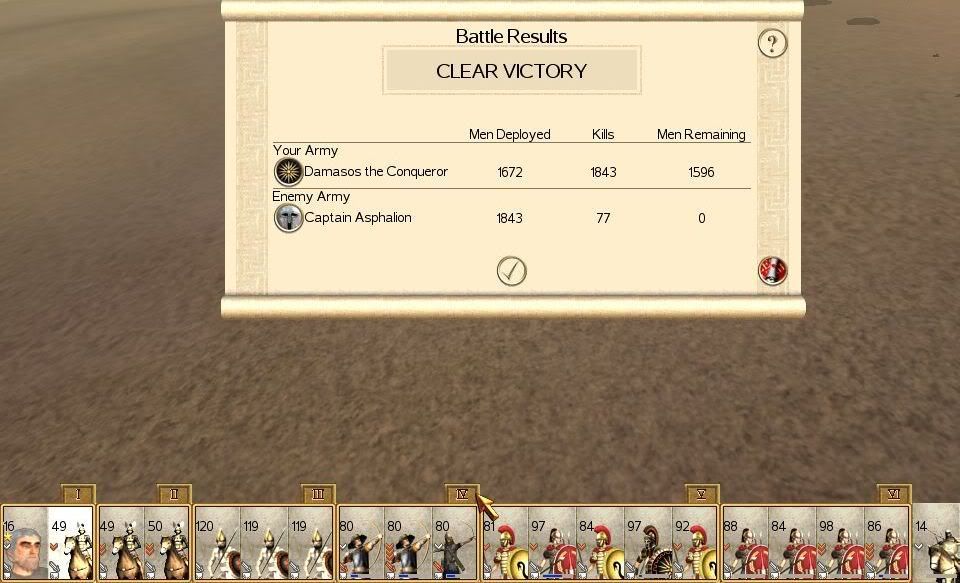Viewport: 960px width, 583px height.
Task: Click Damasos the Conqueror's faction emblem
Action: pos(288,172)
